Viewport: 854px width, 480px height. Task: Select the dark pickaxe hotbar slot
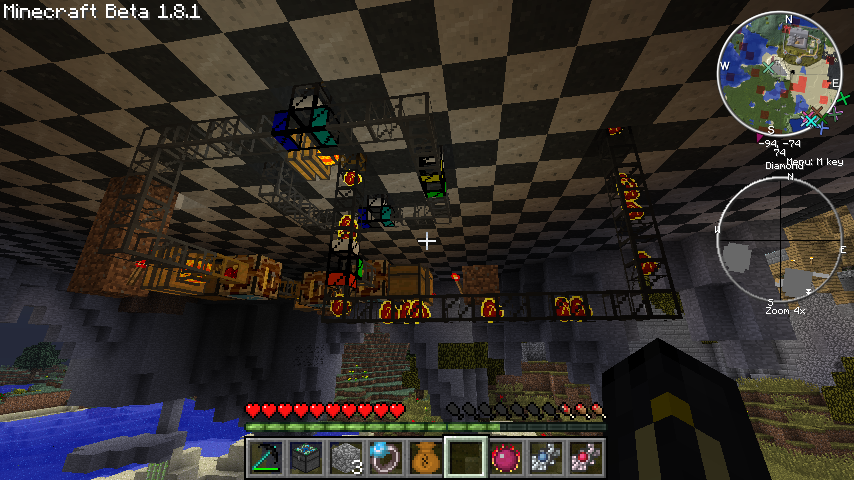(x=265, y=458)
